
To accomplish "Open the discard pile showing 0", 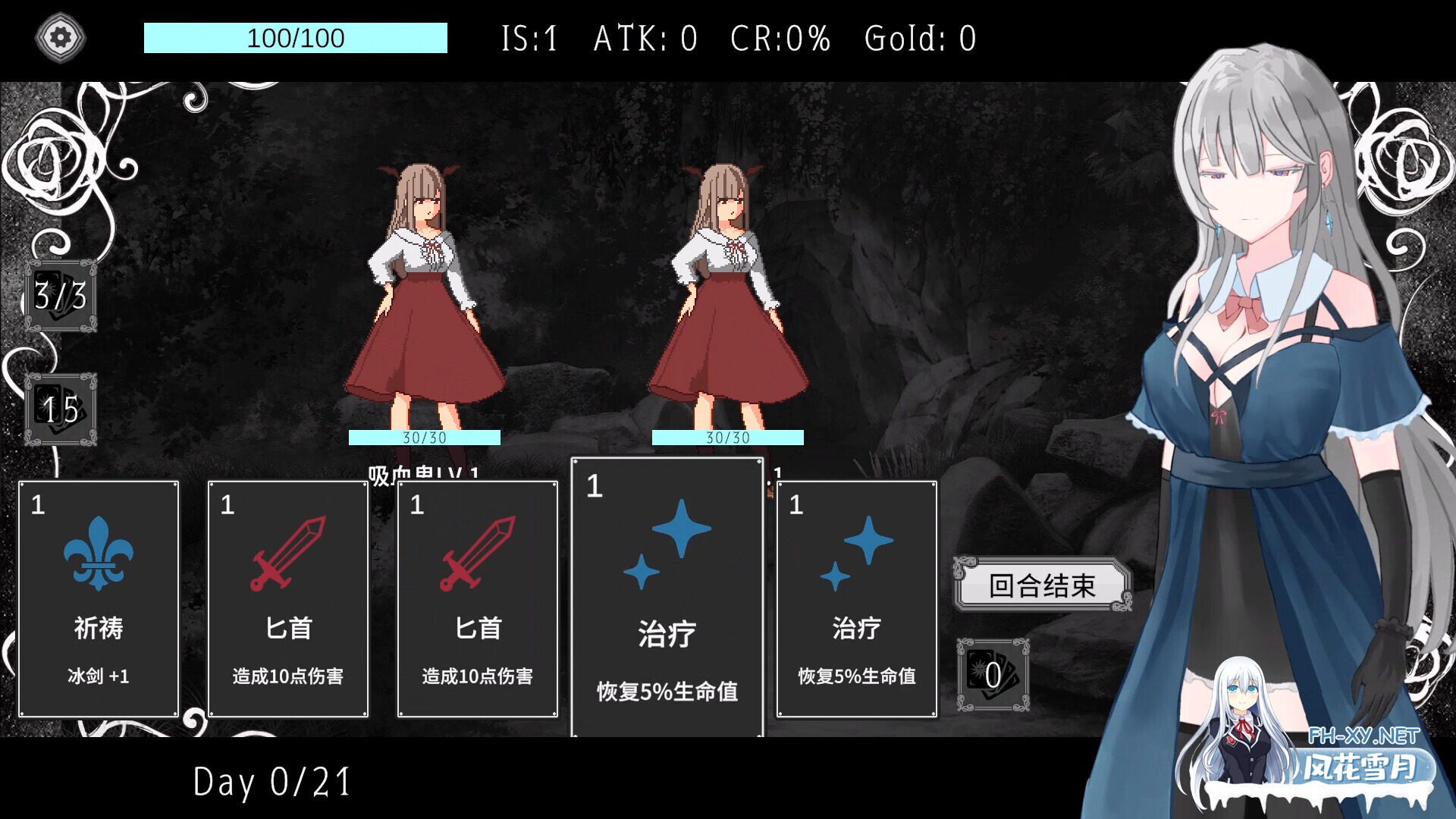I will [992, 673].
